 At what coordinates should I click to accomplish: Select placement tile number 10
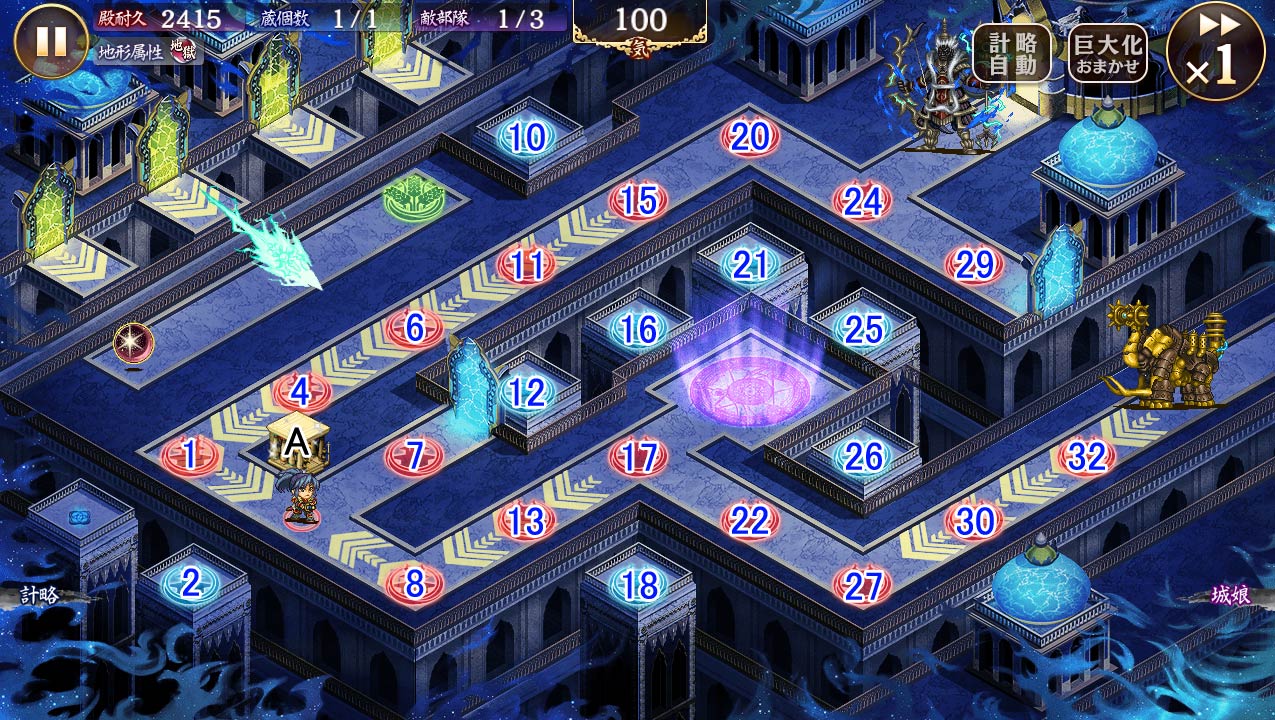[527, 138]
